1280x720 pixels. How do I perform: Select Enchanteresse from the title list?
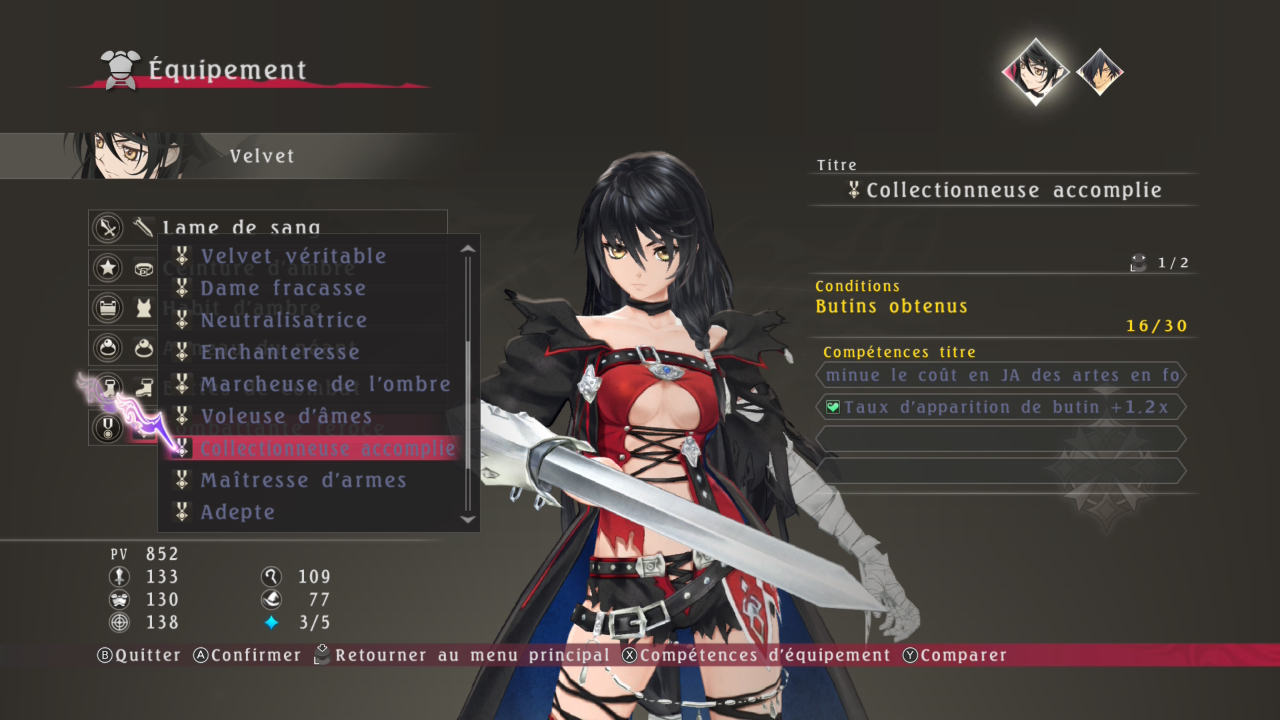click(280, 352)
